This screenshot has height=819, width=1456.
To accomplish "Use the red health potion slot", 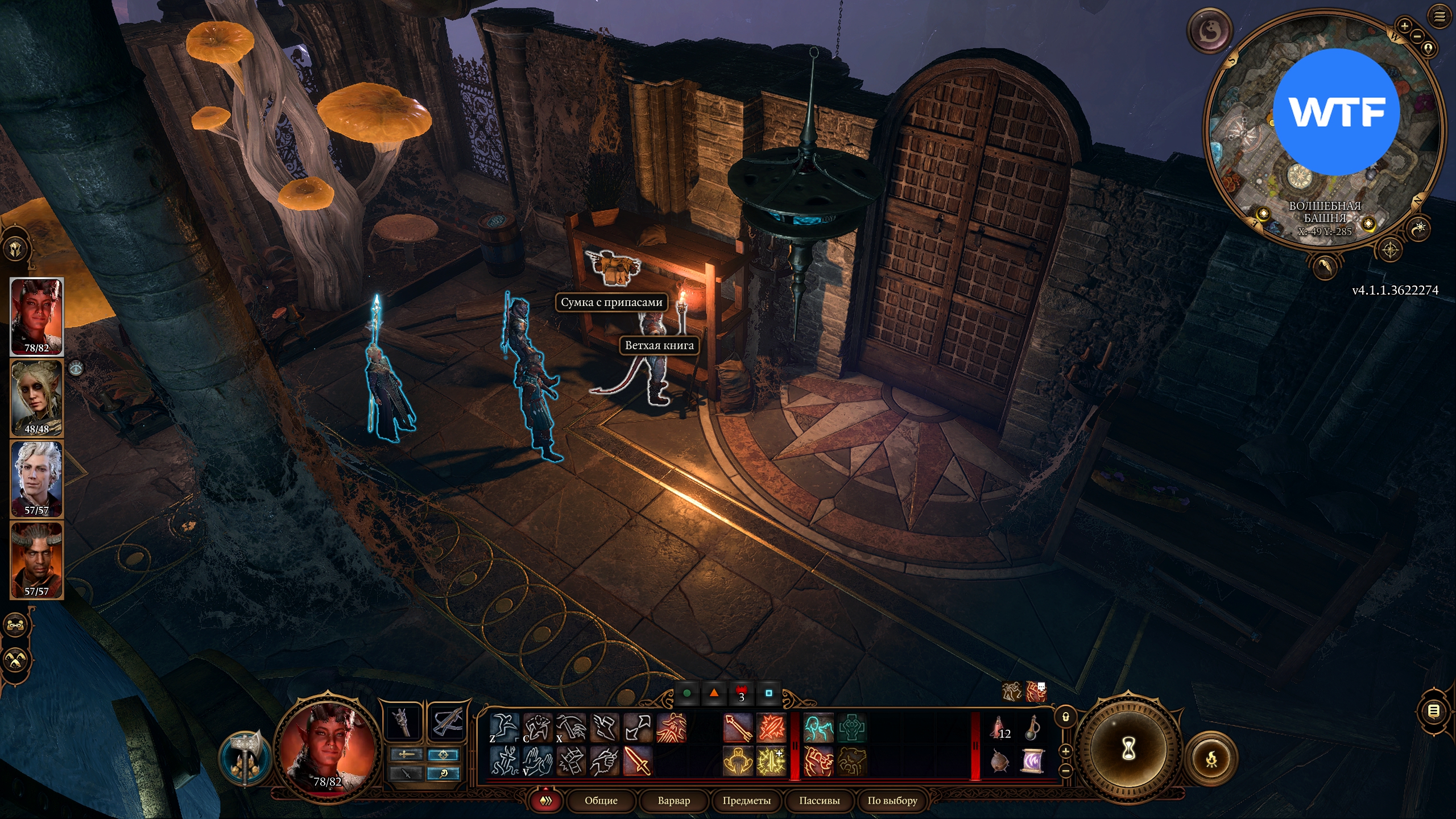I will click(999, 728).
